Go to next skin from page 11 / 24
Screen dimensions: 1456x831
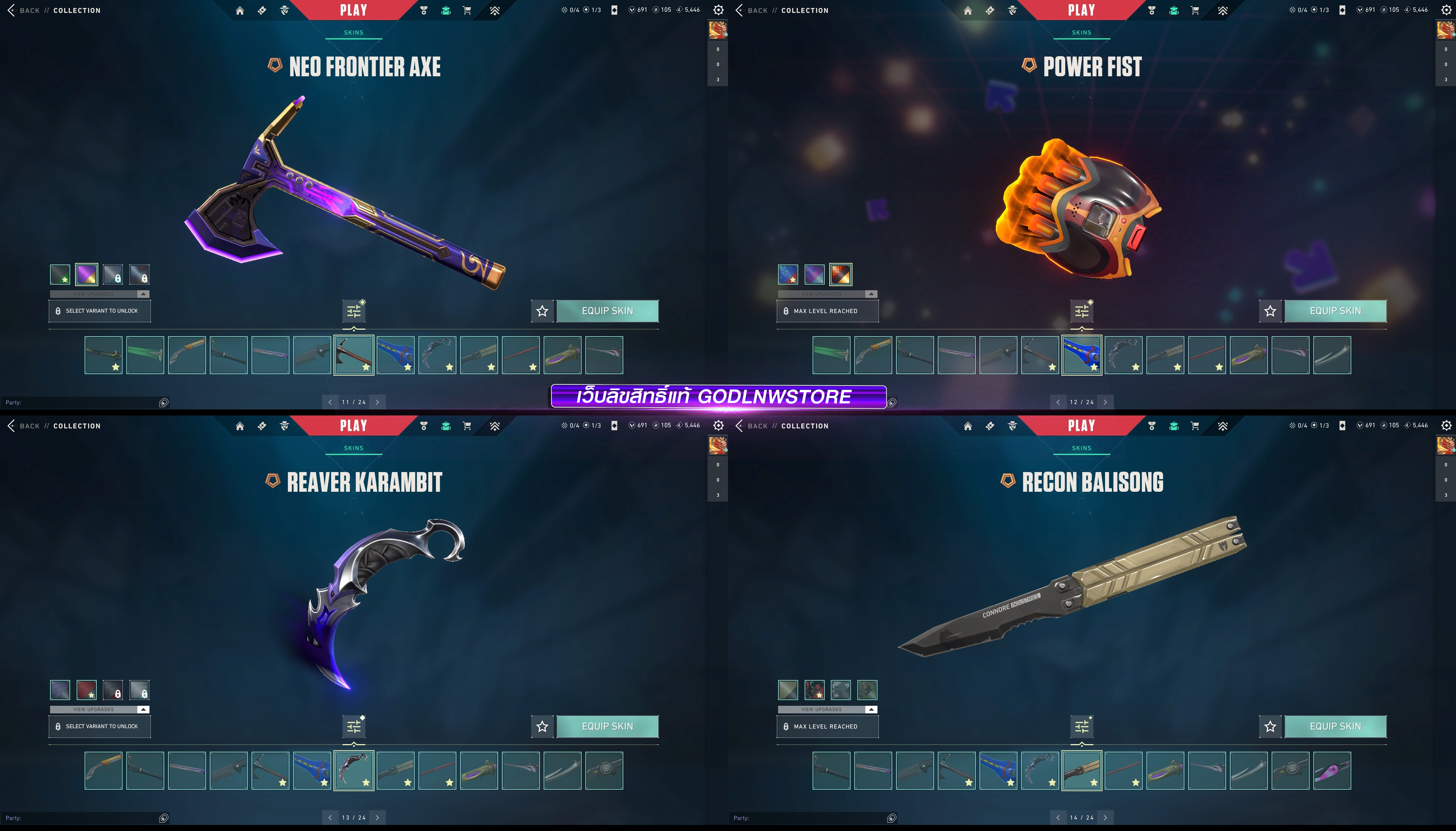click(x=377, y=402)
